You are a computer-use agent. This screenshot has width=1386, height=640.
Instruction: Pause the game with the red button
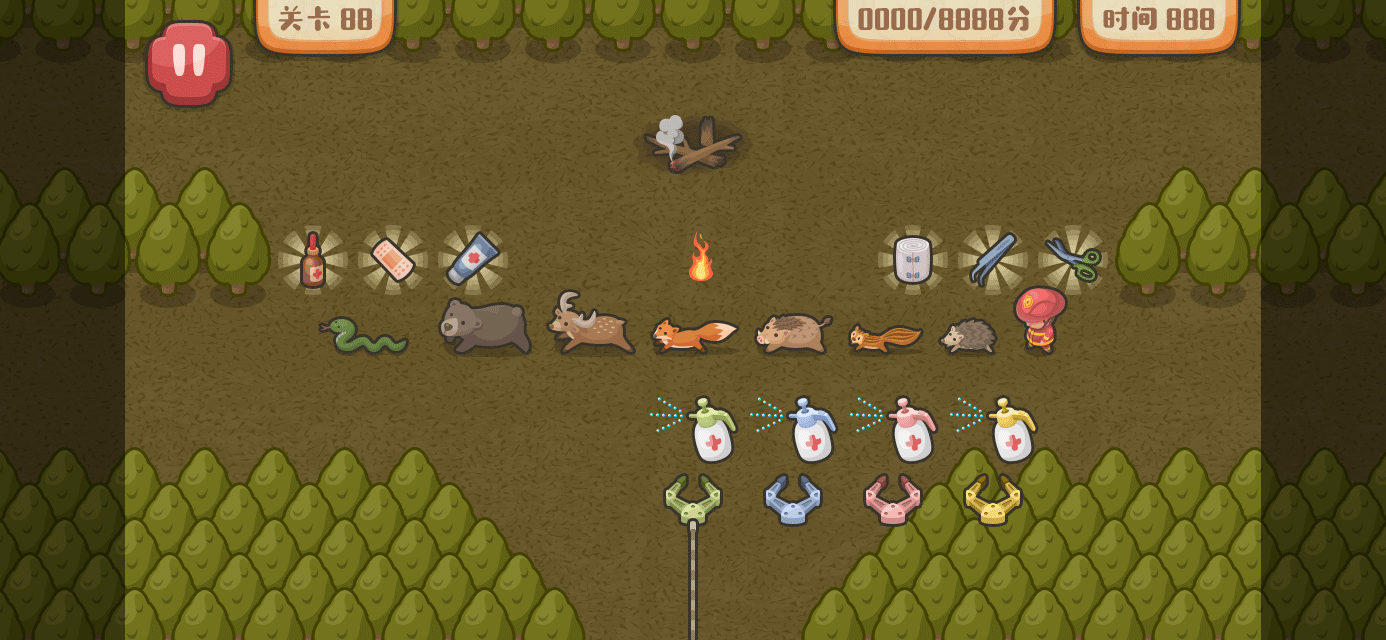(x=189, y=62)
